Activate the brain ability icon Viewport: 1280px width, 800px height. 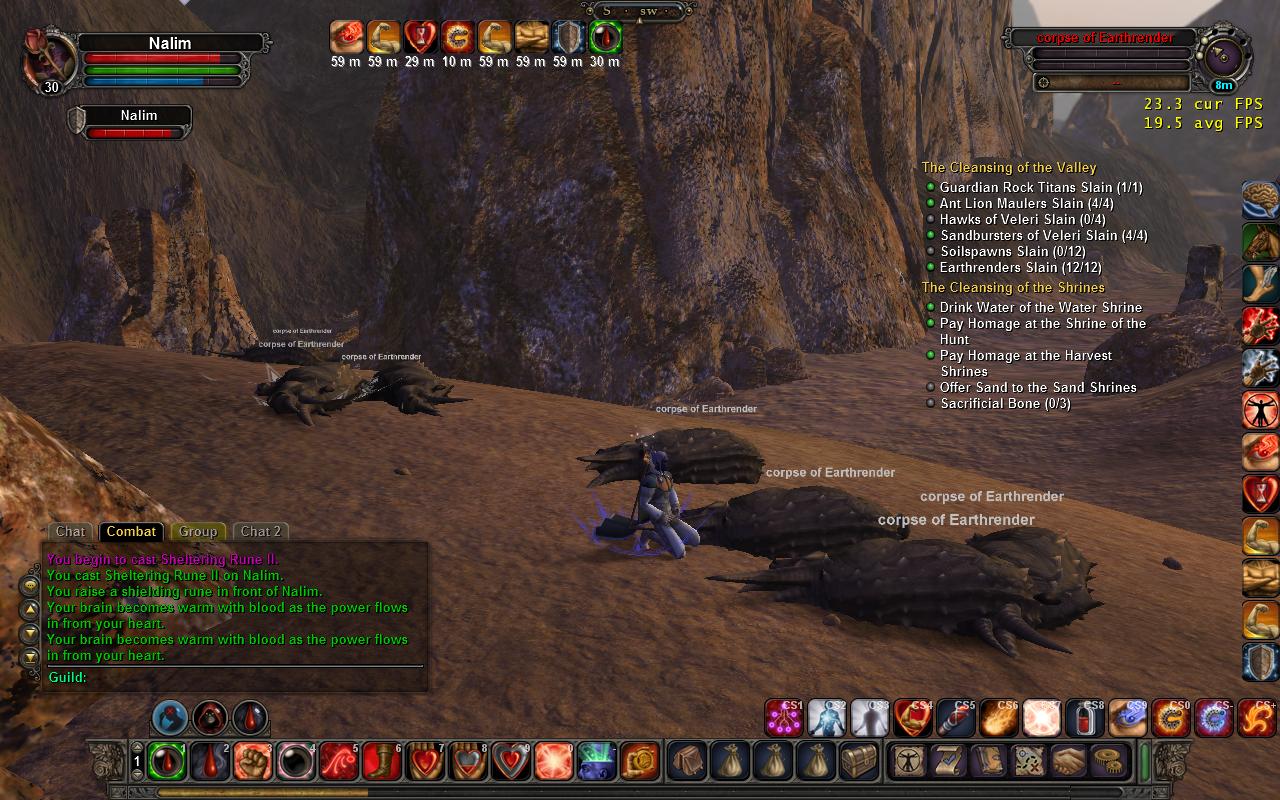coord(1260,200)
